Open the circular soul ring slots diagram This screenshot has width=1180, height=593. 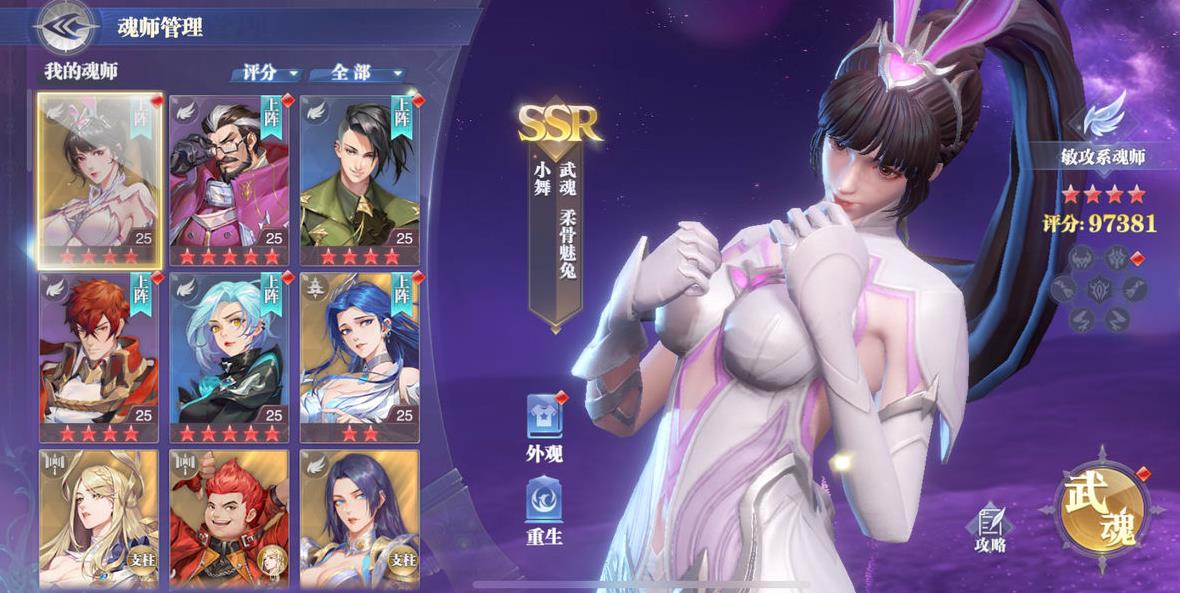pyautogui.click(x=1097, y=289)
